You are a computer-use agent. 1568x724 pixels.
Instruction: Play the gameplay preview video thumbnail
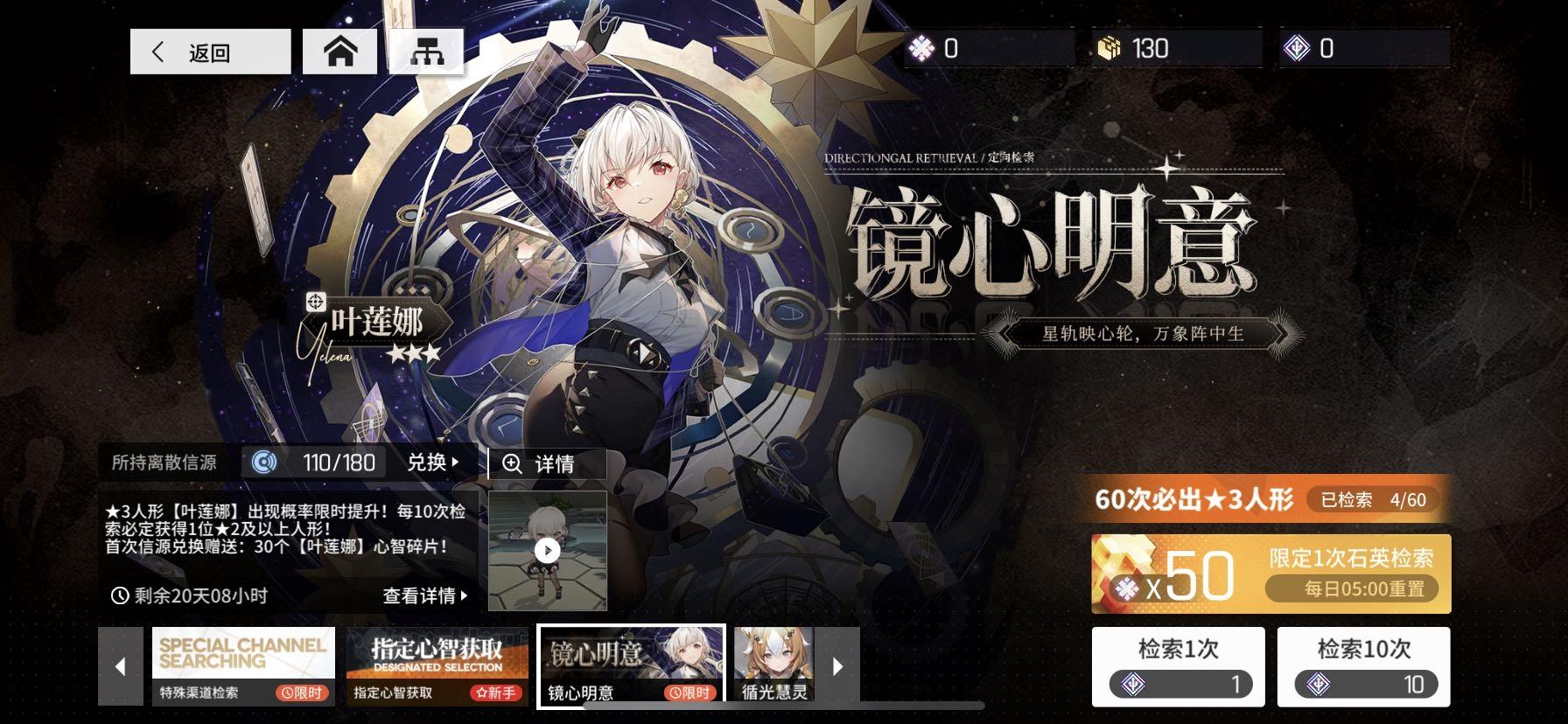[x=547, y=551]
